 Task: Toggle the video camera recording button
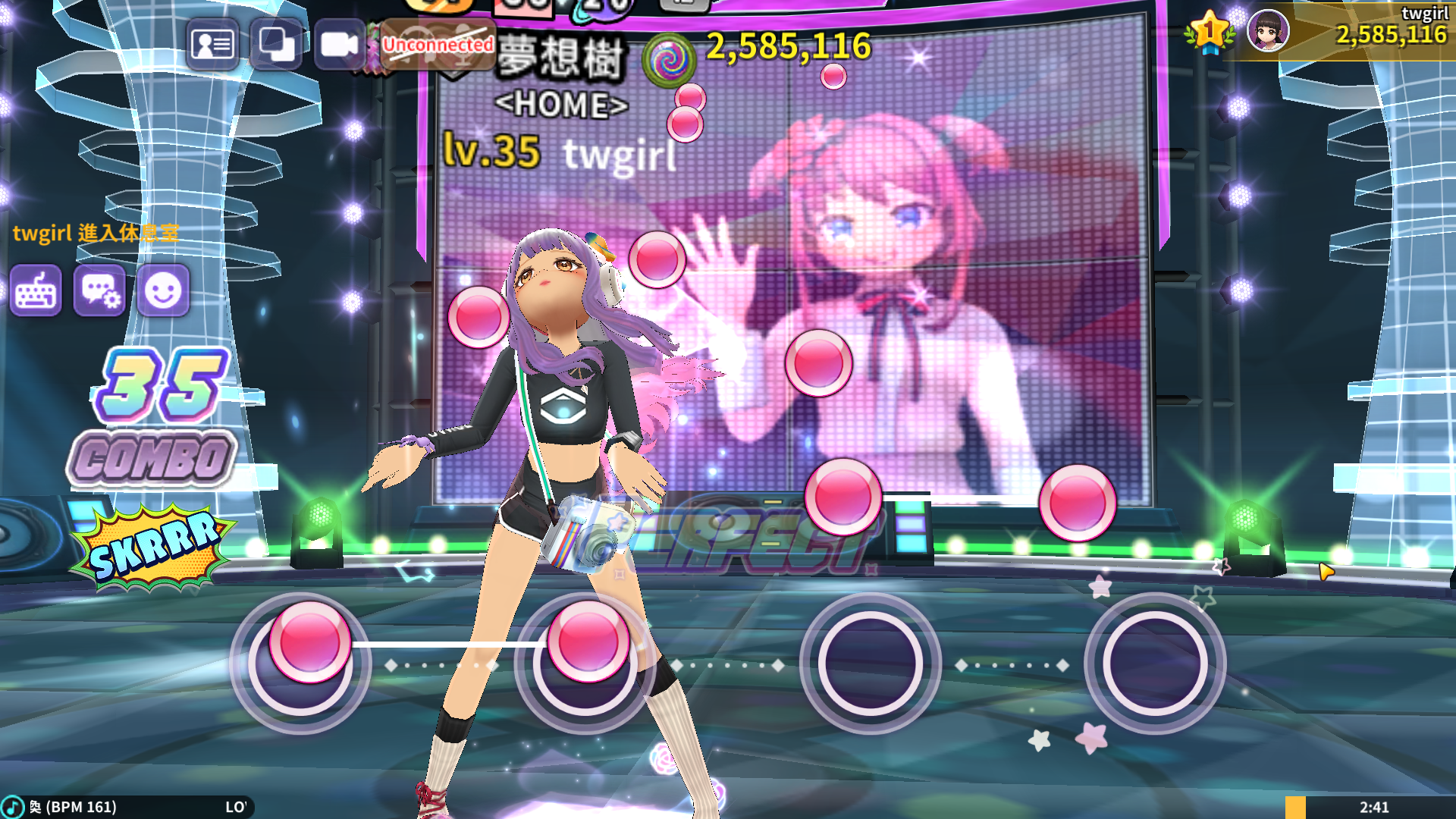point(339,45)
